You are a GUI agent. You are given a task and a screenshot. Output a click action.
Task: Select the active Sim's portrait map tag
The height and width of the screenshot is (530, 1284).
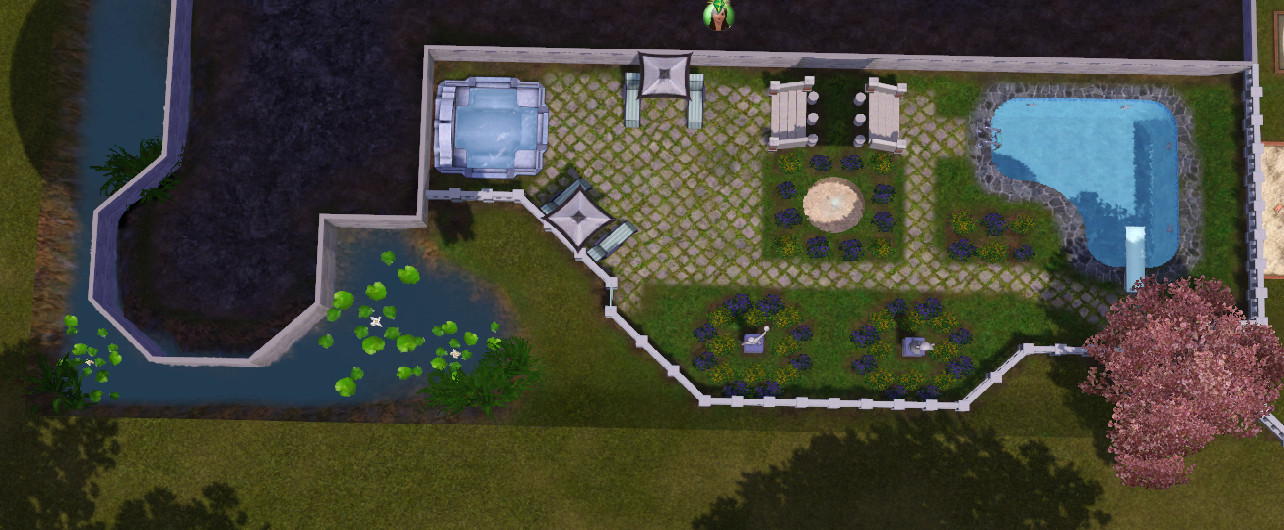coord(717,15)
